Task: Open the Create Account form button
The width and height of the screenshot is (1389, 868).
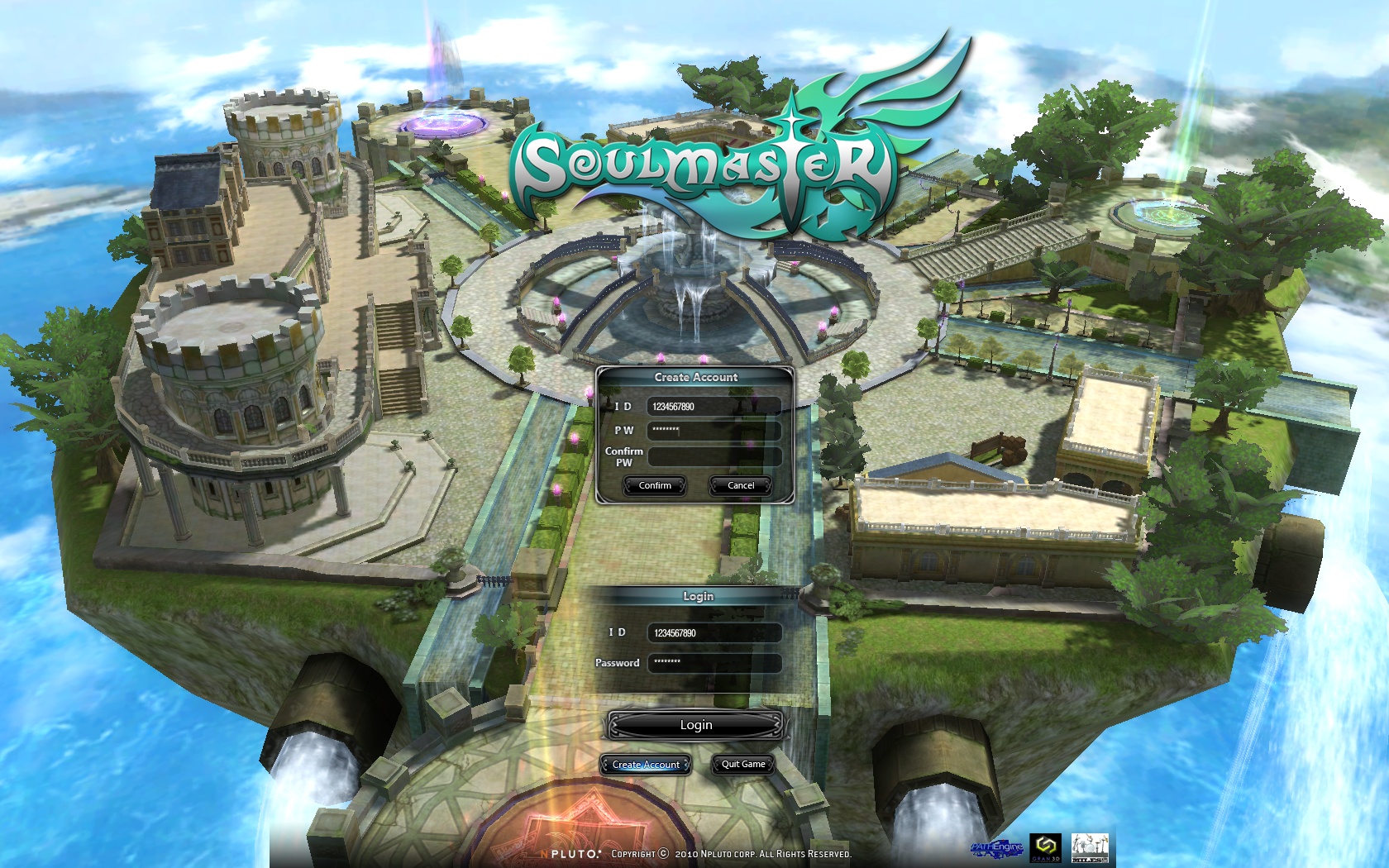Action: pos(646,765)
